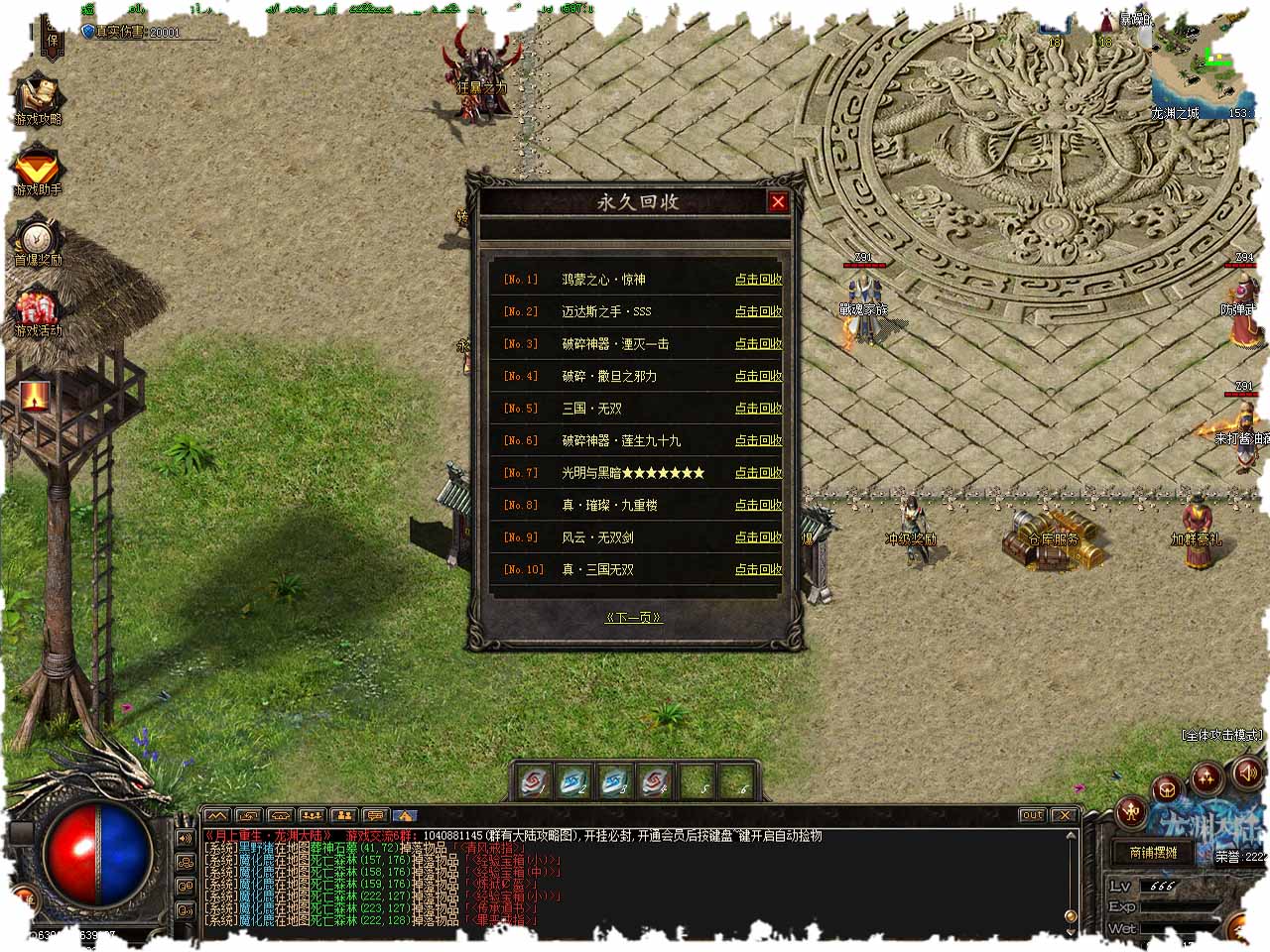Click 点击回收 for 鸿蒙之心·惊神
This screenshot has height=952, width=1270.
click(758, 280)
